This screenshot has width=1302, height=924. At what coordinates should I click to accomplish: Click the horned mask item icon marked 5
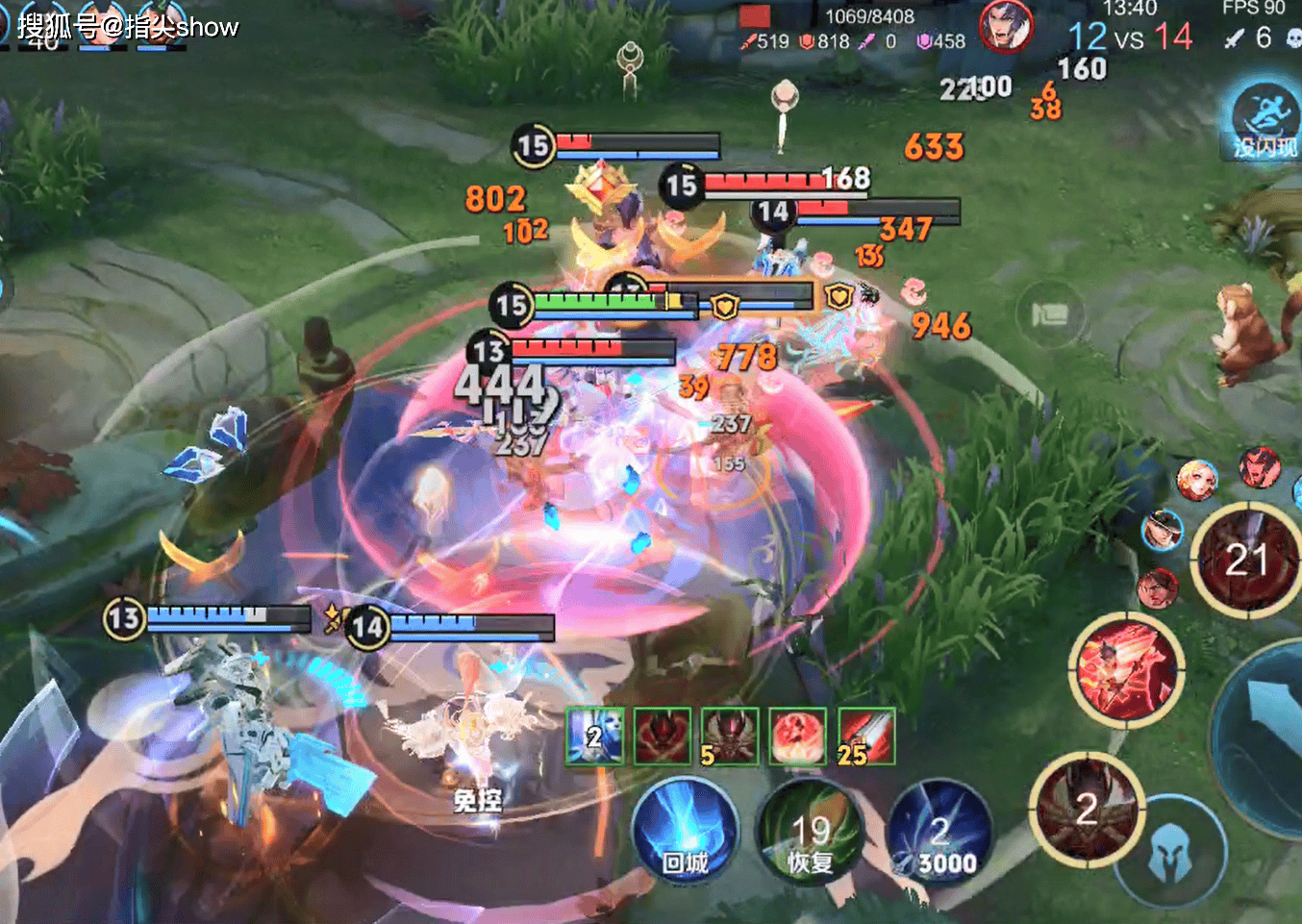click(730, 737)
